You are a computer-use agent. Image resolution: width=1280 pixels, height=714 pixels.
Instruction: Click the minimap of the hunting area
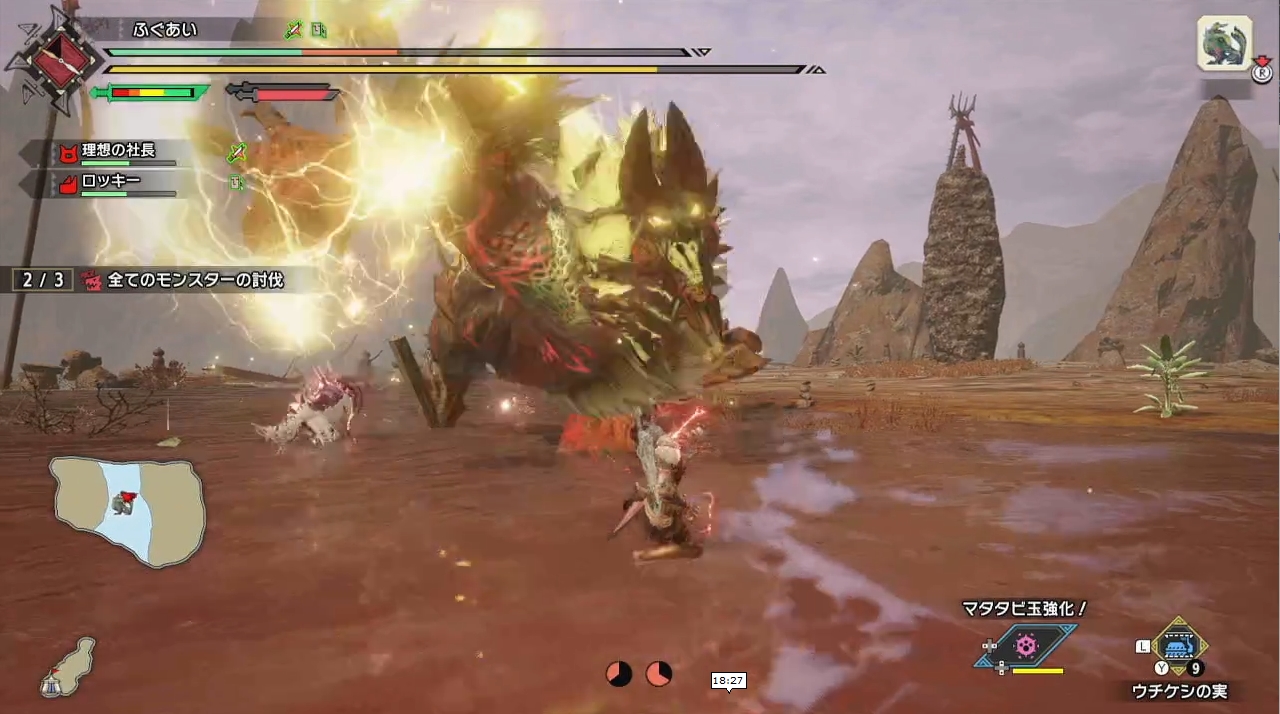pos(128,510)
